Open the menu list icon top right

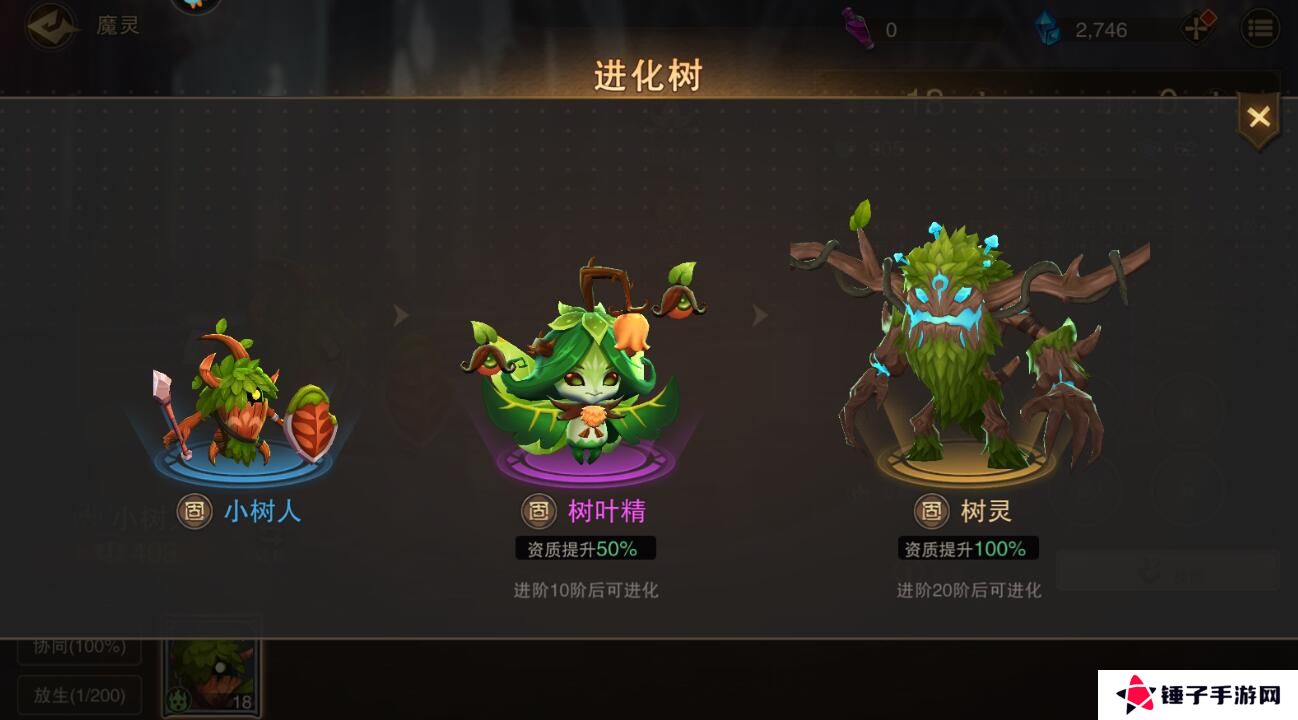pyautogui.click(x=1258, y=26)
